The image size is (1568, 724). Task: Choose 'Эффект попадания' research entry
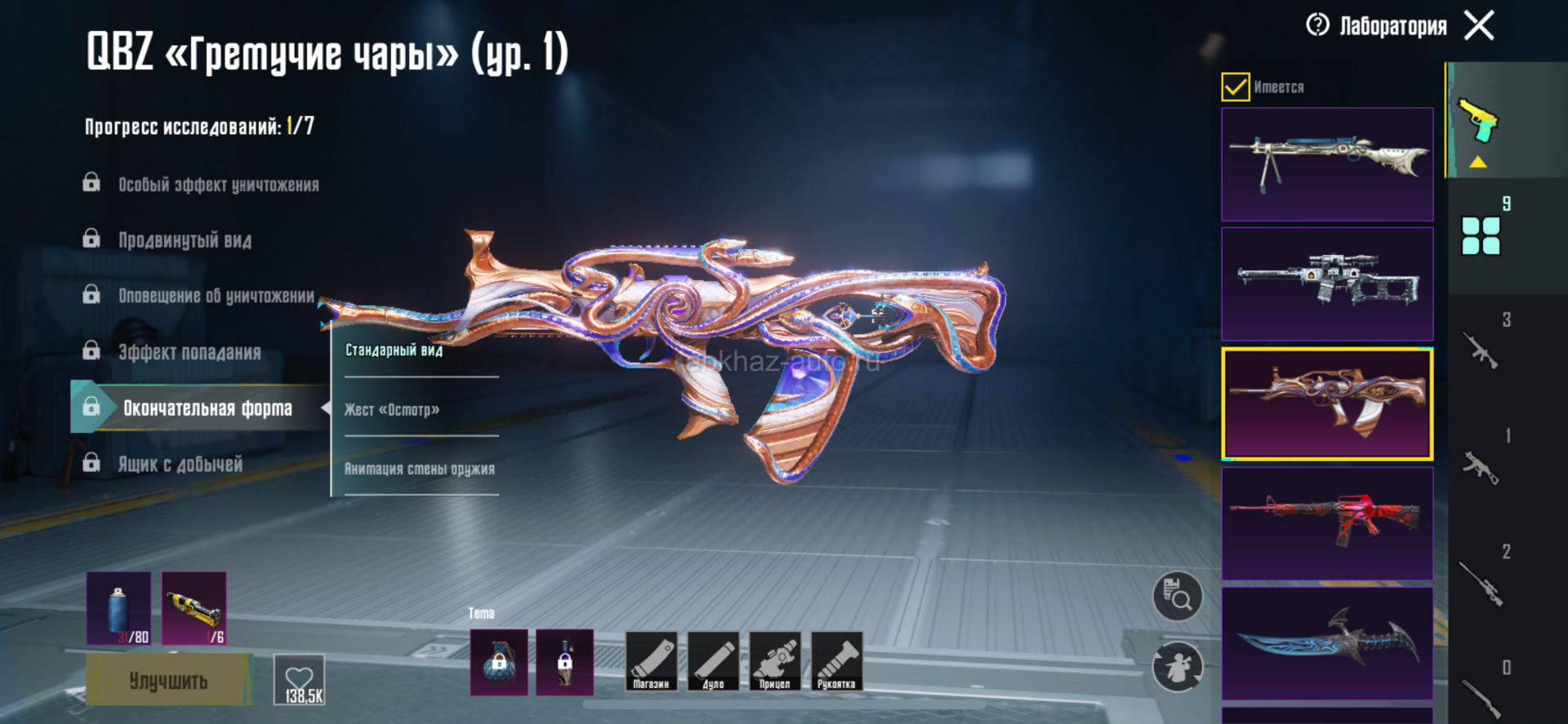(189, 352)
